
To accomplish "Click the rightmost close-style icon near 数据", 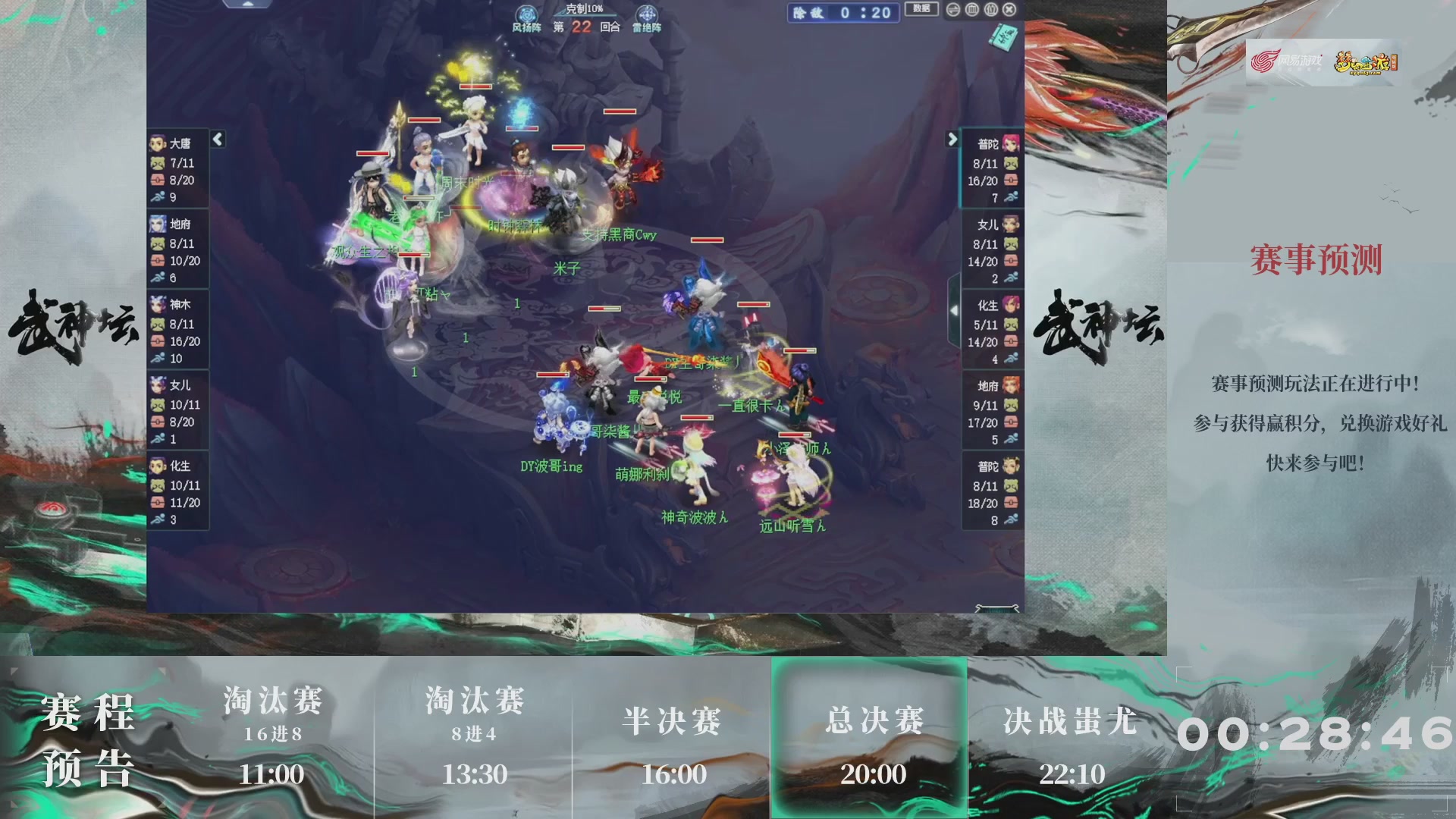I will point(1008,9).
